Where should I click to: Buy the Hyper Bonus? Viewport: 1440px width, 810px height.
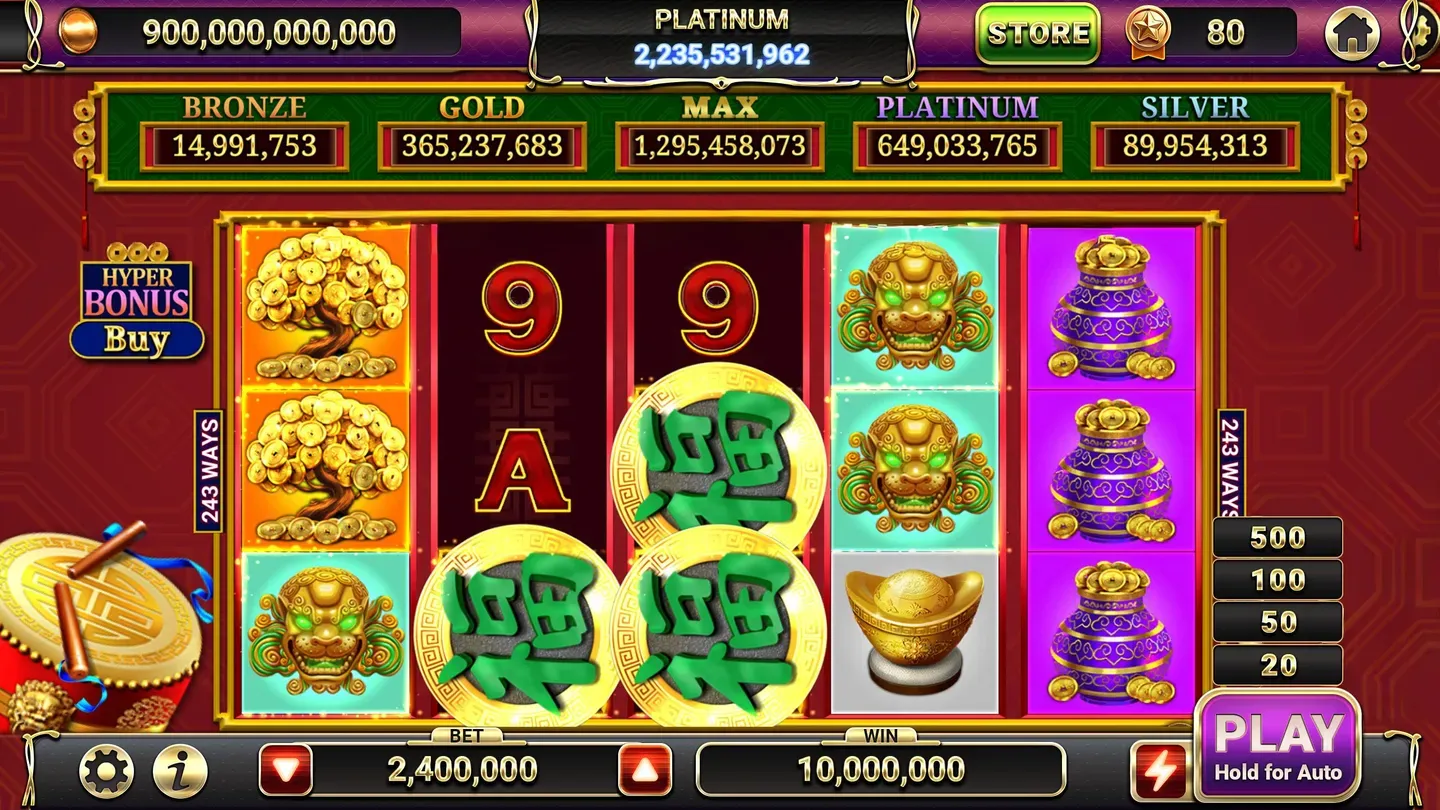tap(137, 340)
